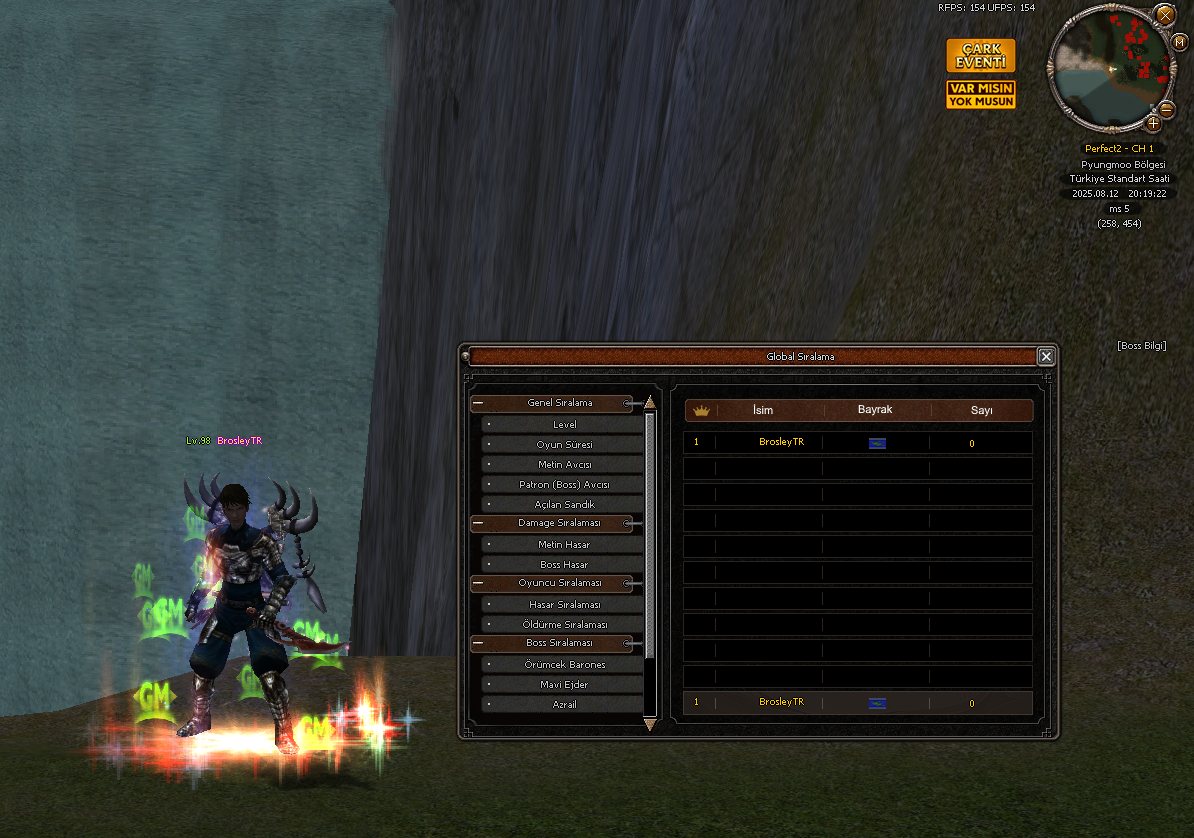This screenshot has width=1194, height=838.
Task: Select the Örümcek Barones boss ranking
Action: click(x=564, y=664)
